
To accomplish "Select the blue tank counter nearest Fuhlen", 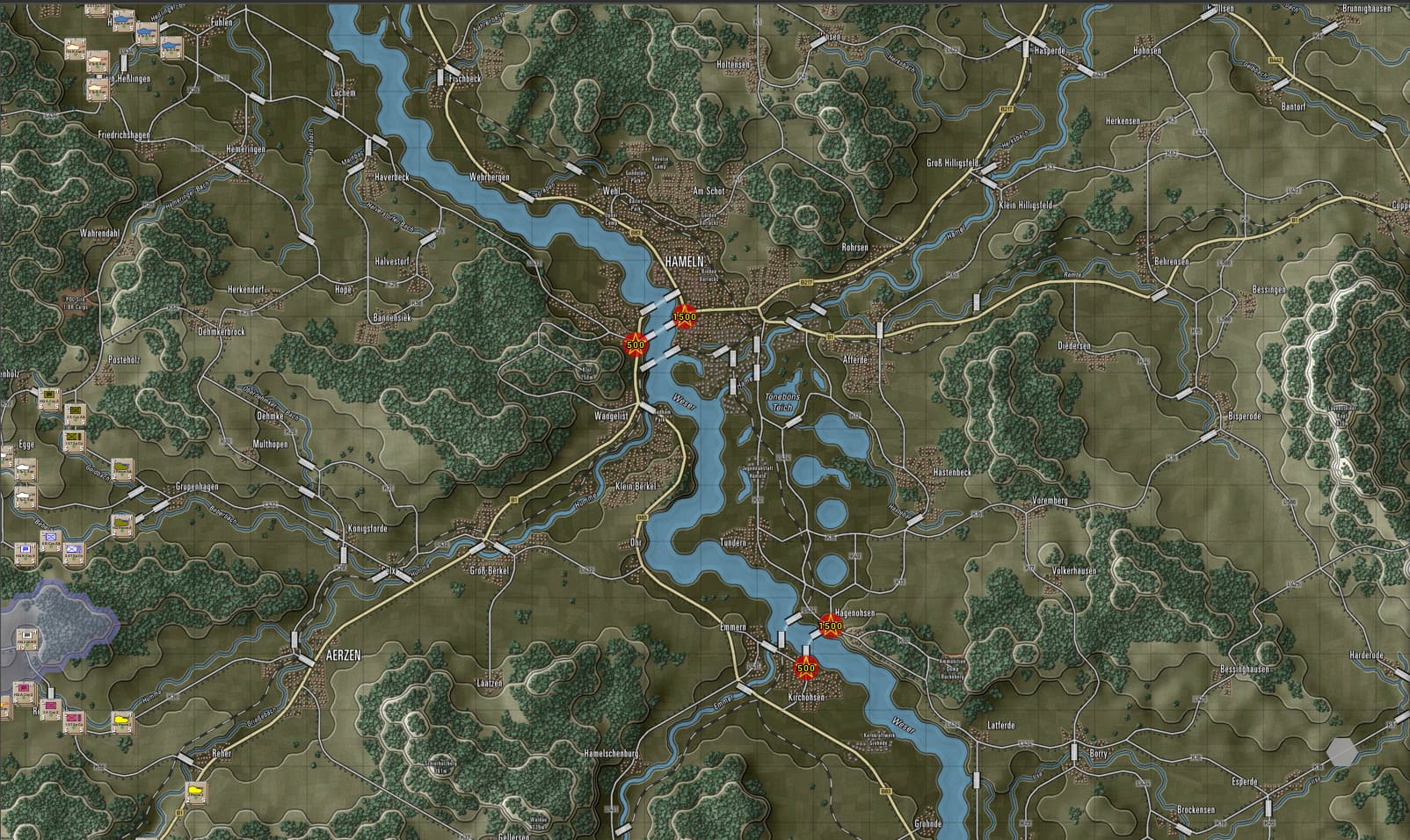I will [170, 45].
